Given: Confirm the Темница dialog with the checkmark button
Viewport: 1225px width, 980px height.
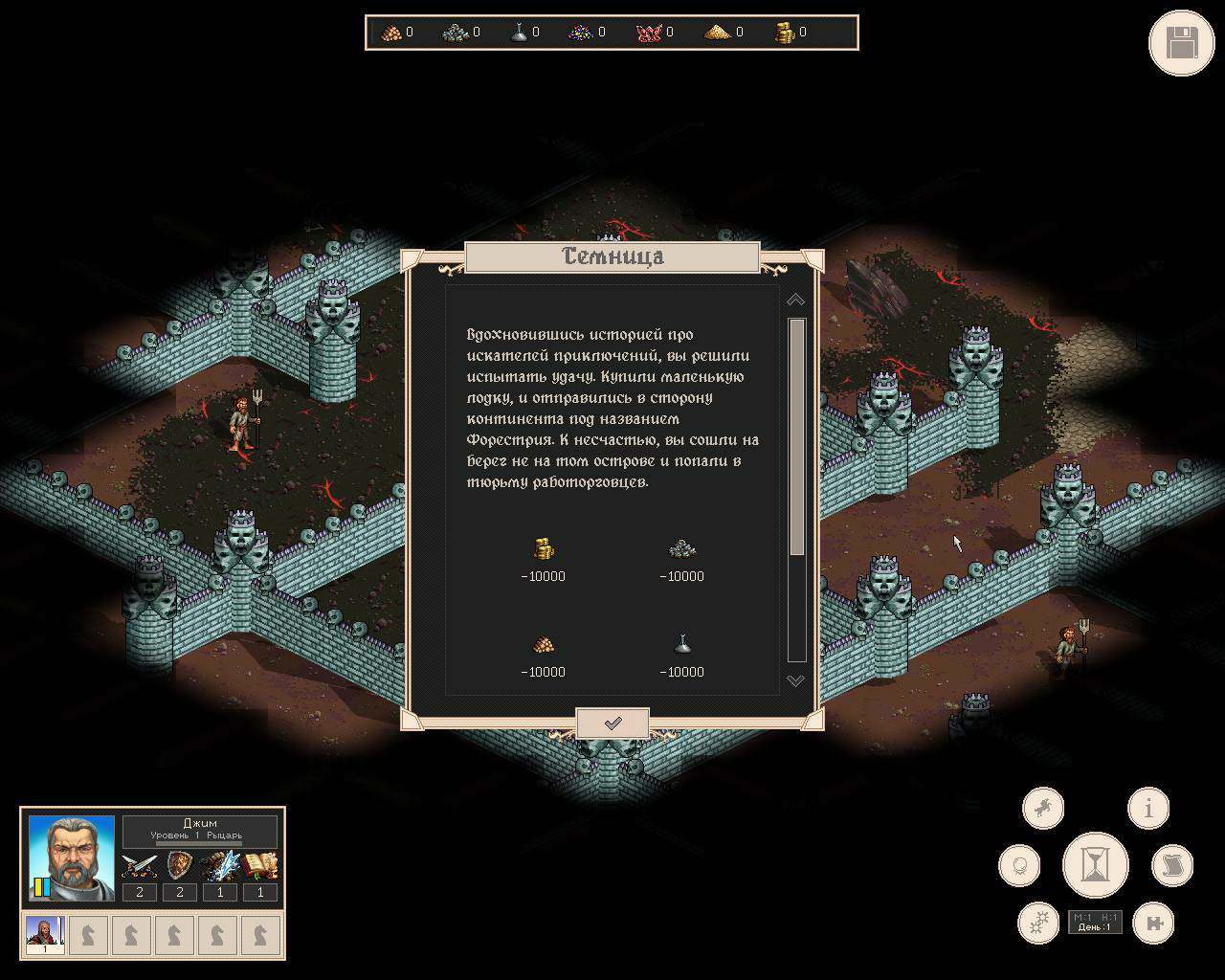Looking at the screenshot, I should click(x=612, y=724).
